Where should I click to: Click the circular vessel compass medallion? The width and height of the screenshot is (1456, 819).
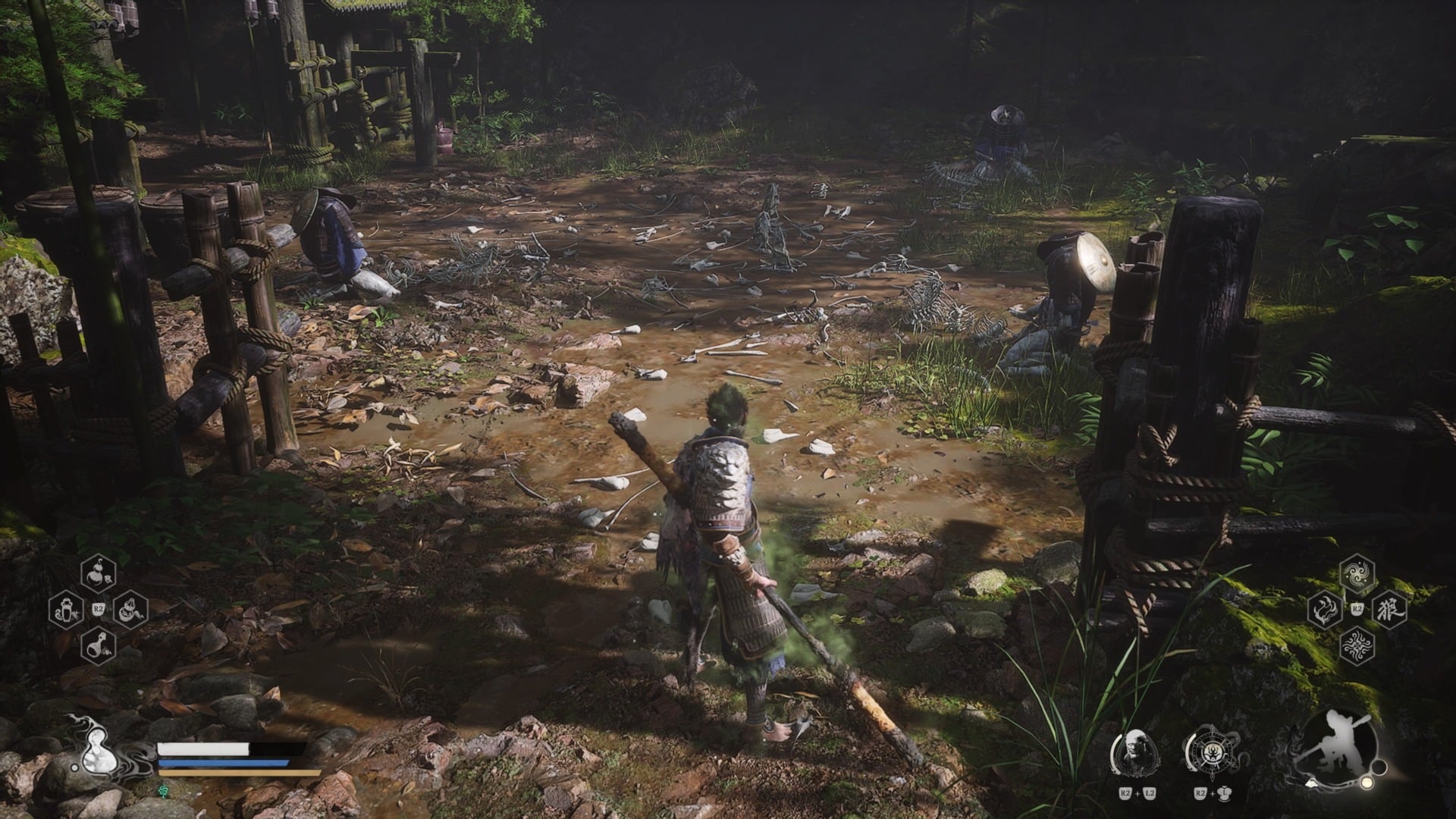coord(1213,750)
